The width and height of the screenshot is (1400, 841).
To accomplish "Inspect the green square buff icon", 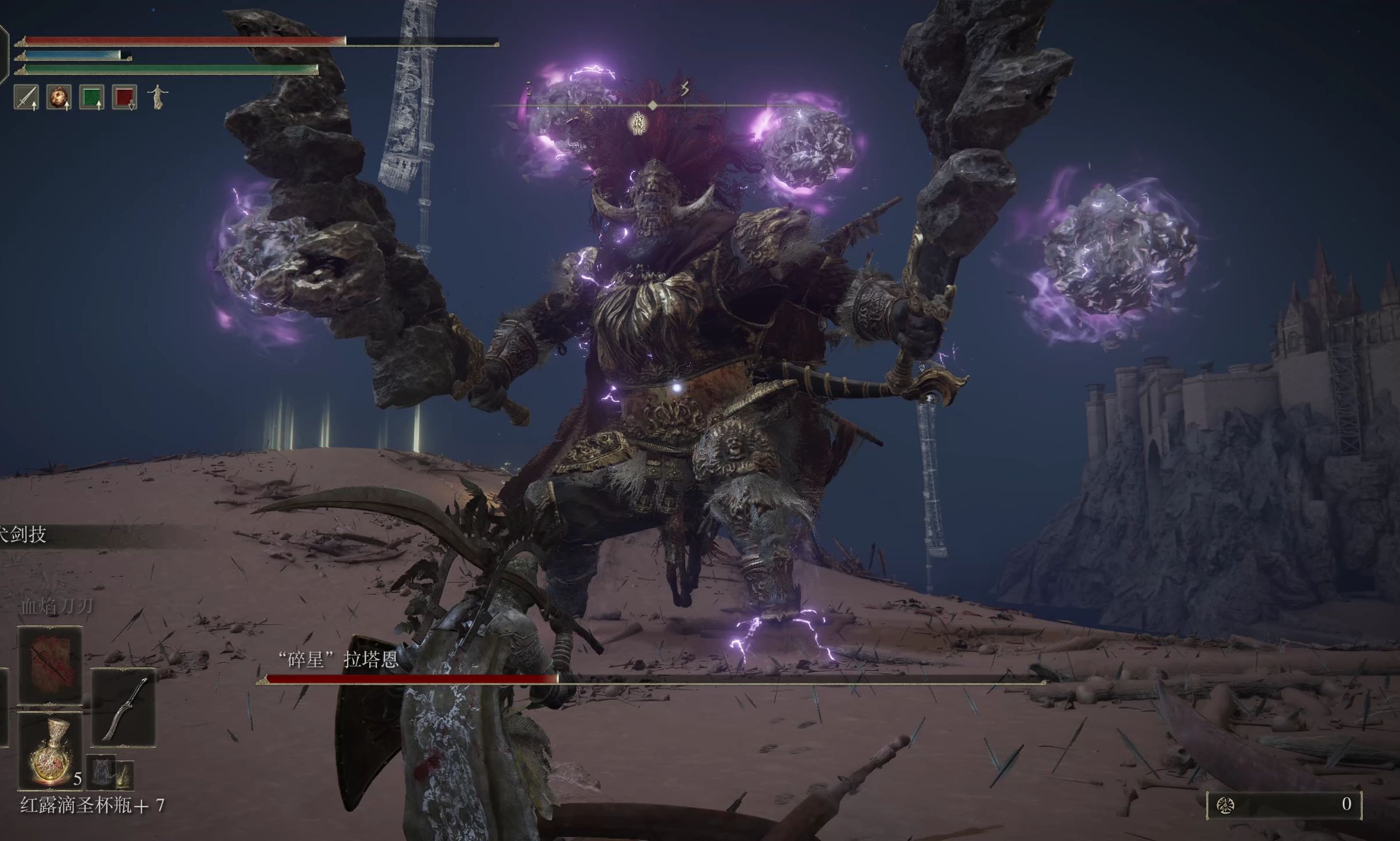I will 92,97.
